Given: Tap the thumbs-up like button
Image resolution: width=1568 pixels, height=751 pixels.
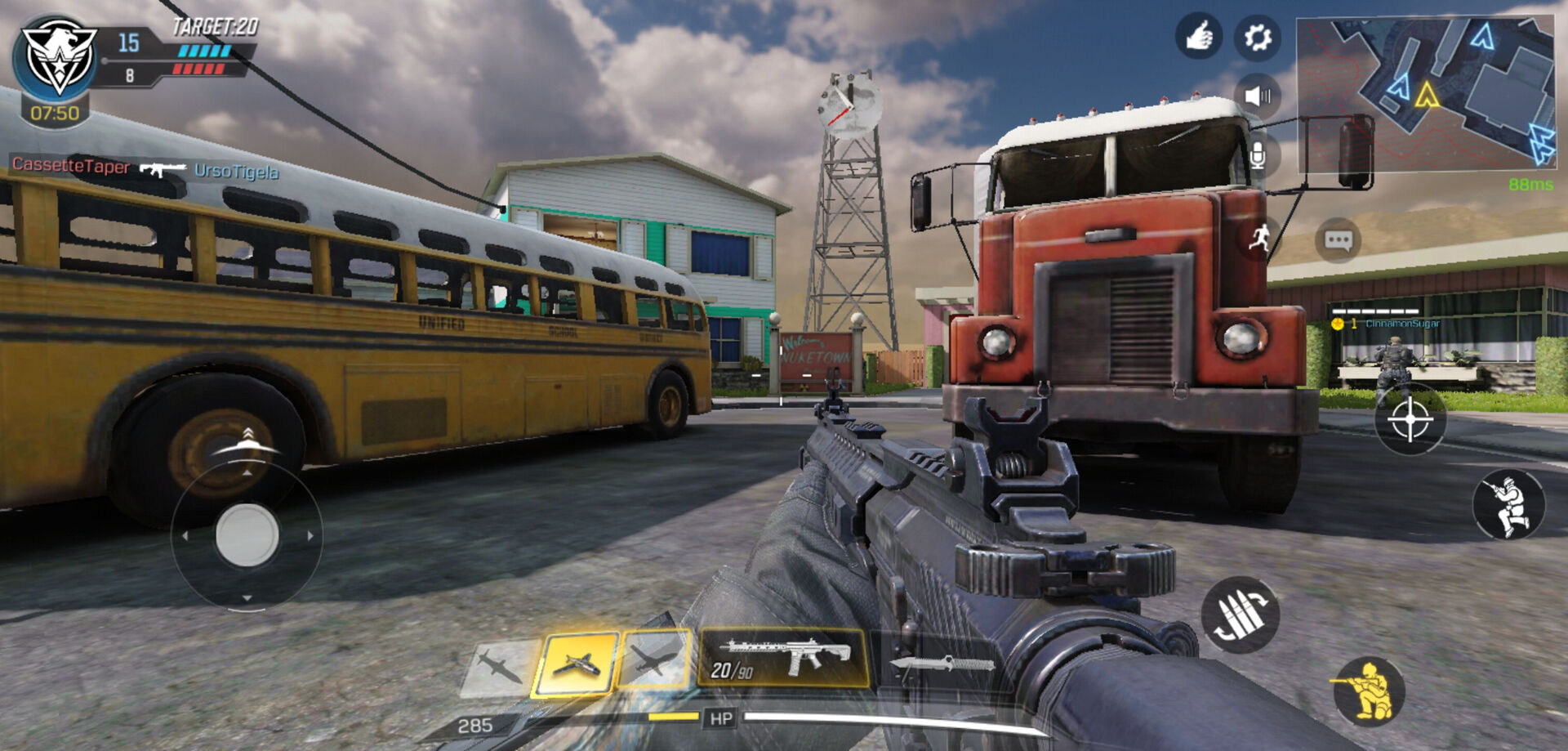Looking at the screenshot, I should (x=1198, y=37).
